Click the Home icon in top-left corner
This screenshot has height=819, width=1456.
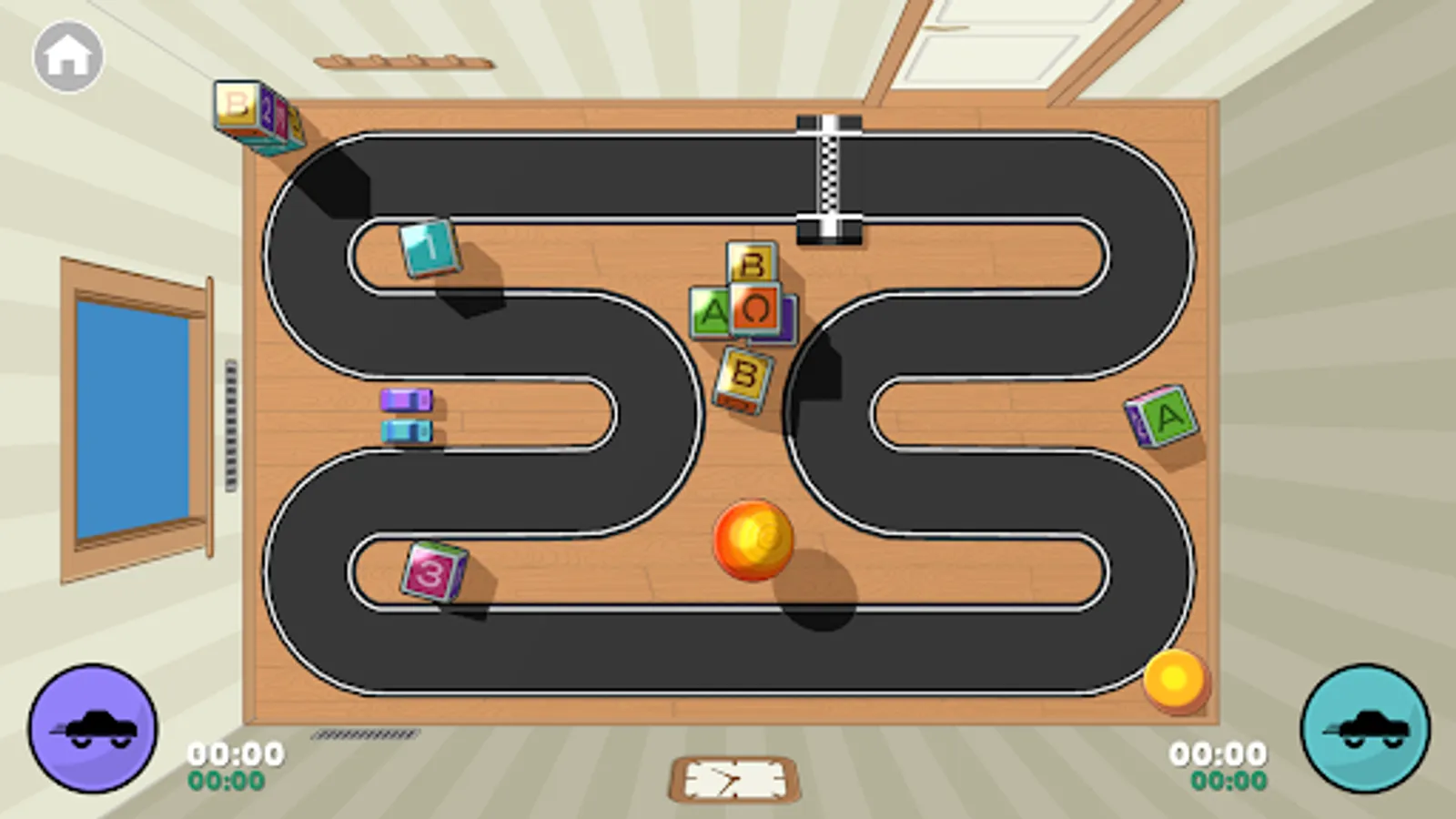pyautogui.click(x=68, y=56)
